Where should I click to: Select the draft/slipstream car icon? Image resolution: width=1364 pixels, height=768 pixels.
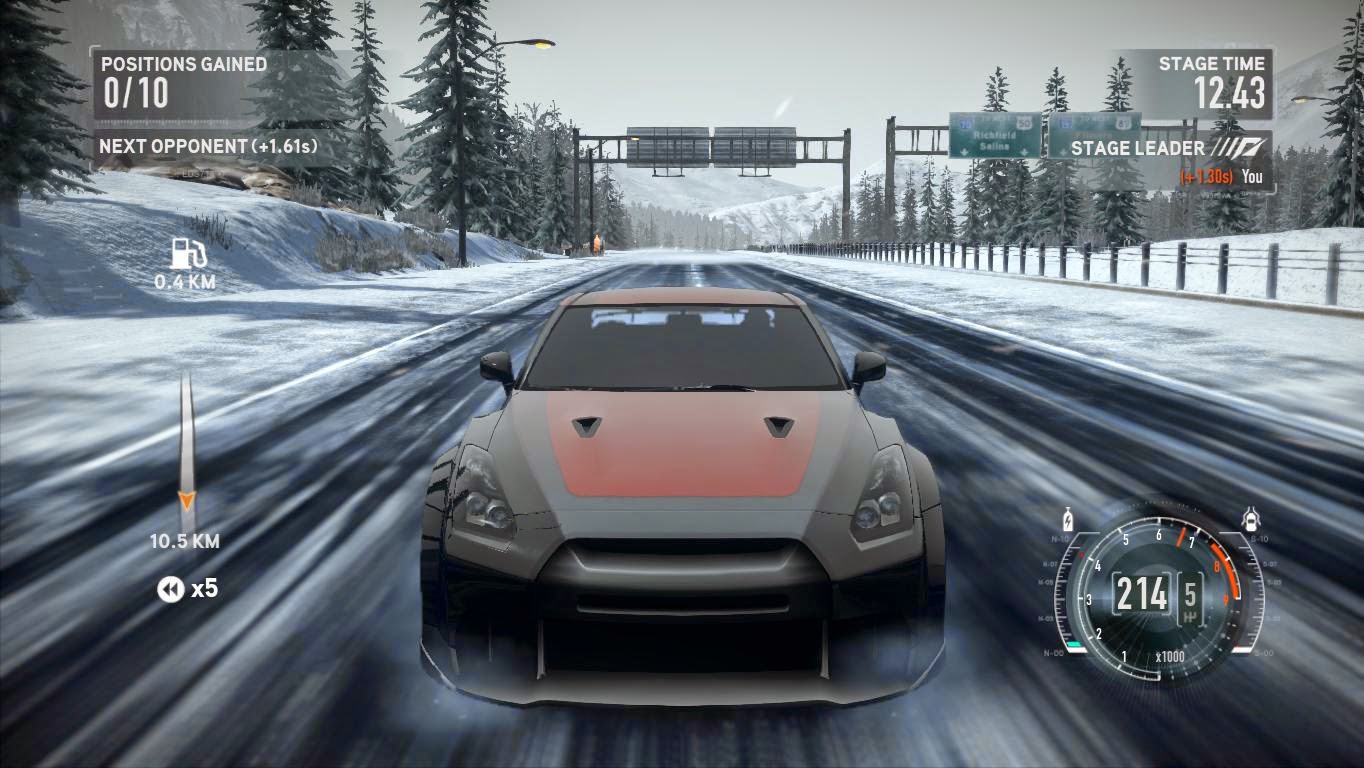[1250, 519]
